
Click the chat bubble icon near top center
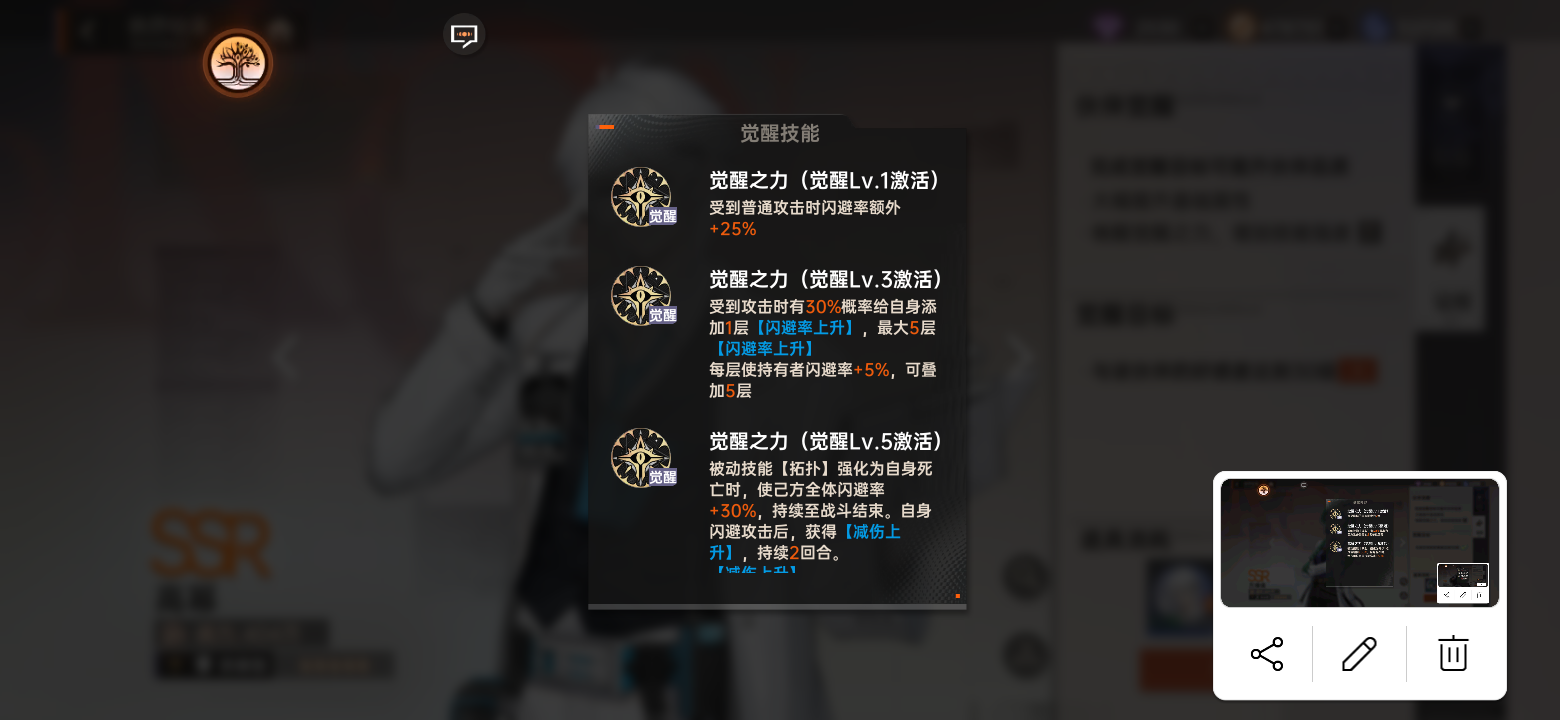click(x=464, y=33)
